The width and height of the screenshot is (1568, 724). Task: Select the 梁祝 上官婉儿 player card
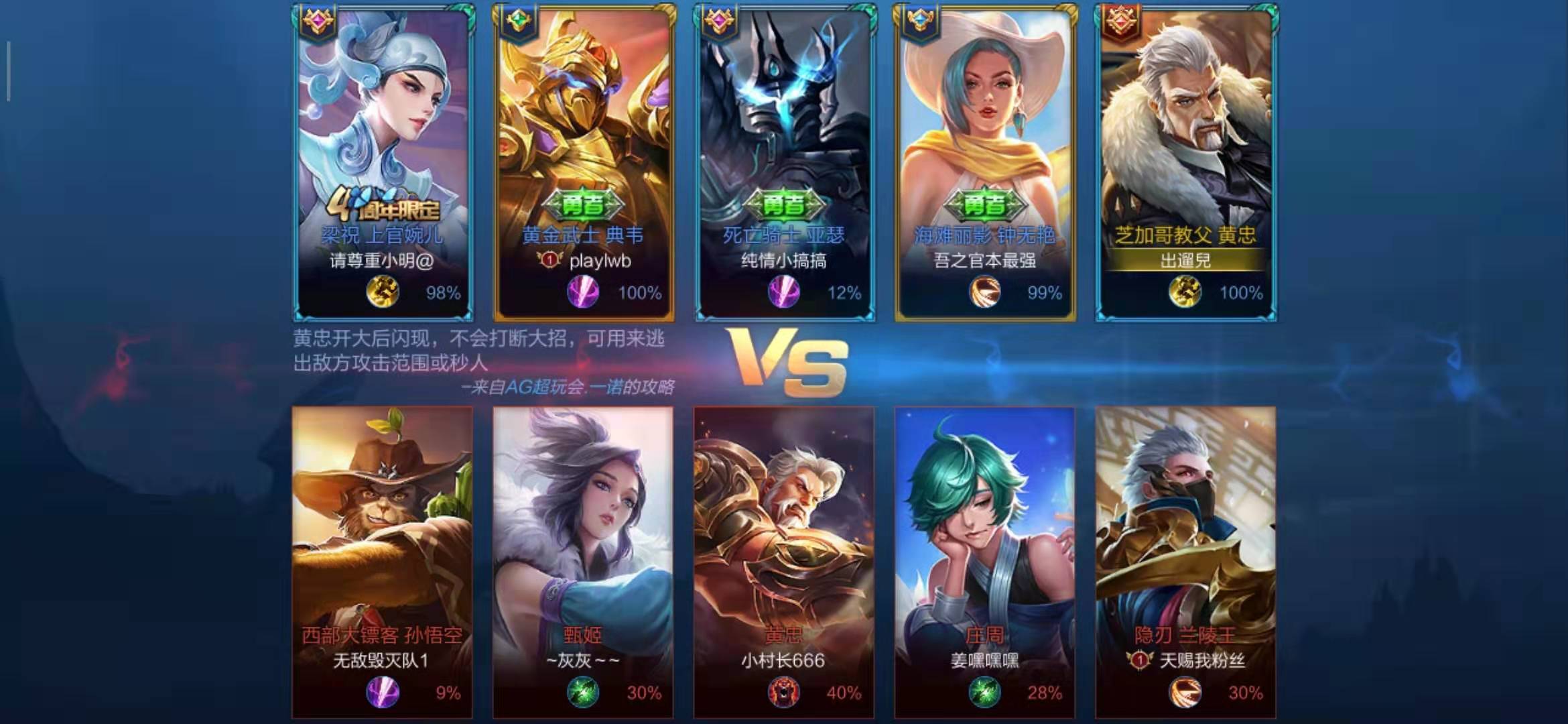[383, 161]
